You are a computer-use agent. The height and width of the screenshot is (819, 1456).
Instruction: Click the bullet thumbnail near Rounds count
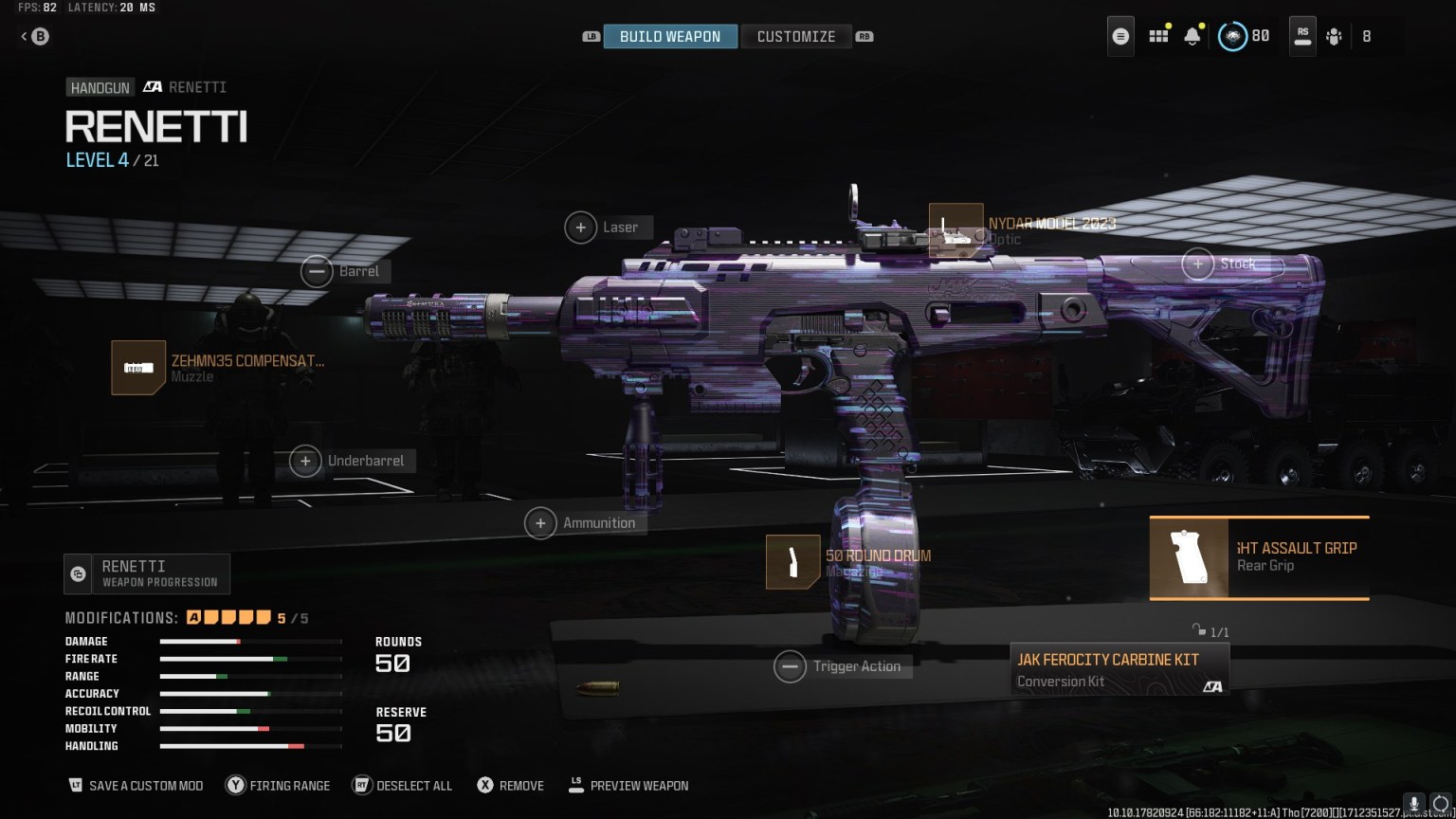pyautogui.click(x=599, y=686)
